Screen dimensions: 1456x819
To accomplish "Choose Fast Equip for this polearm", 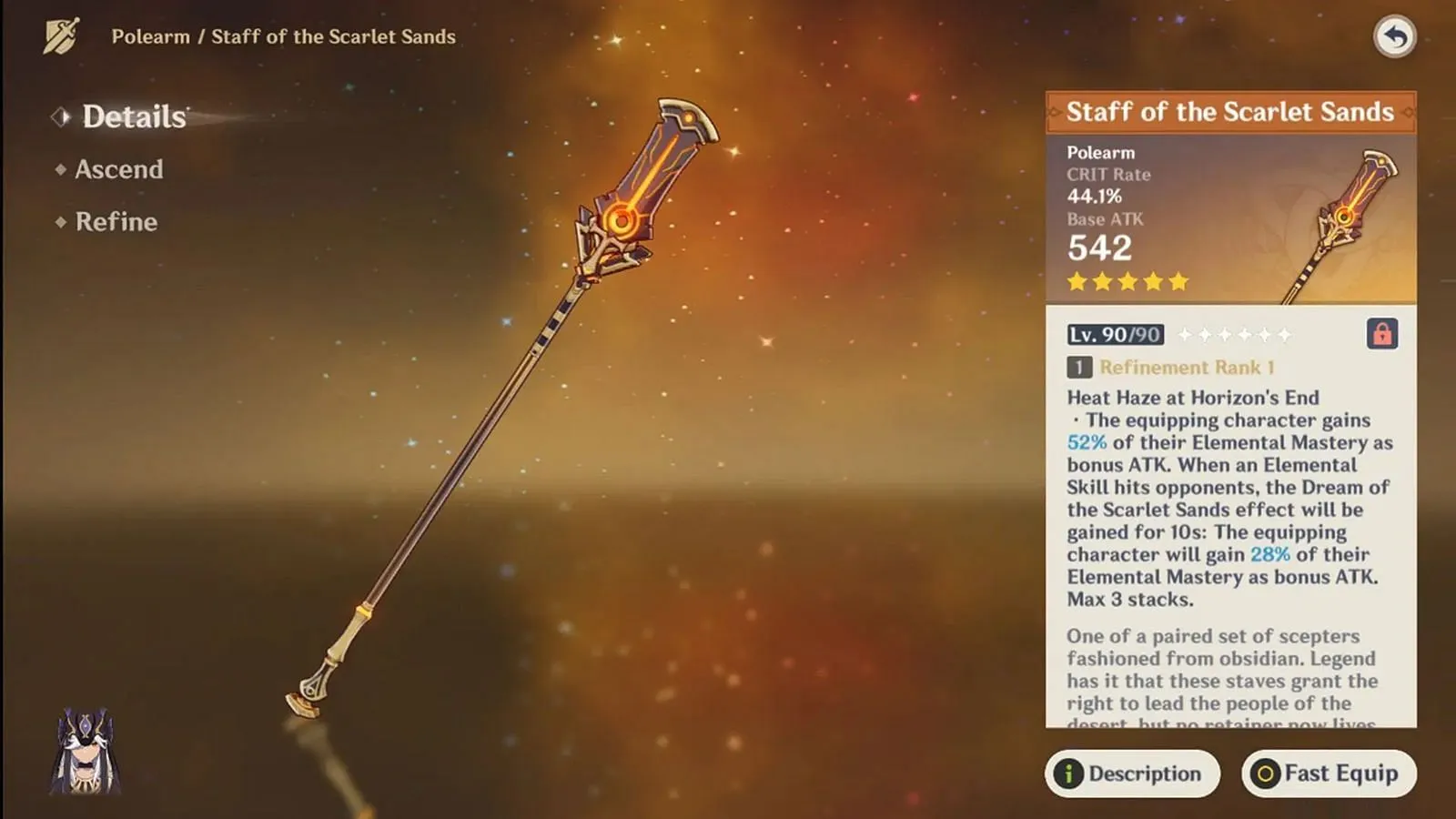I will pos(1328,773).
